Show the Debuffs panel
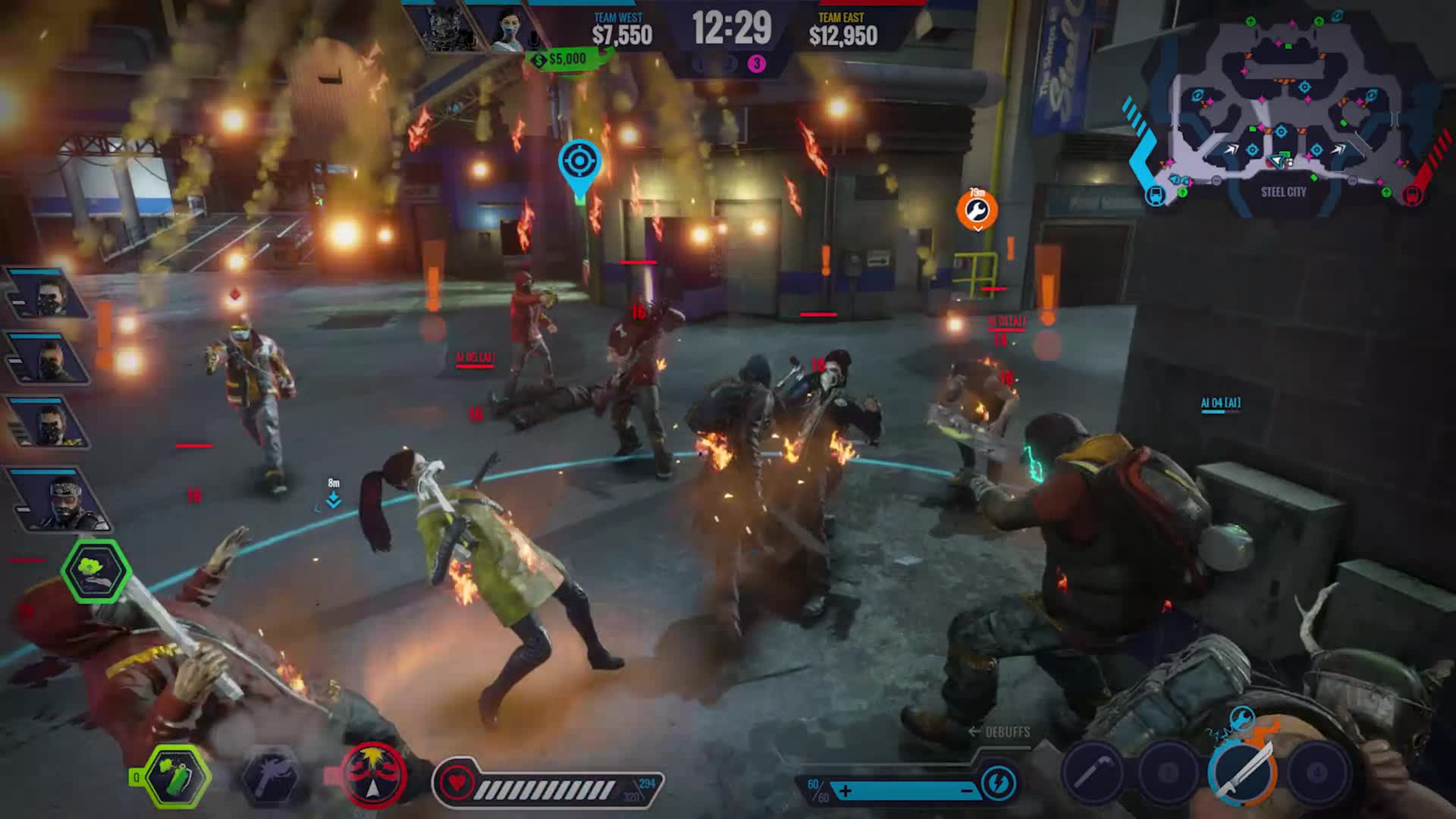This screenshot has width=1456, height=819. (x=999, y=732)
